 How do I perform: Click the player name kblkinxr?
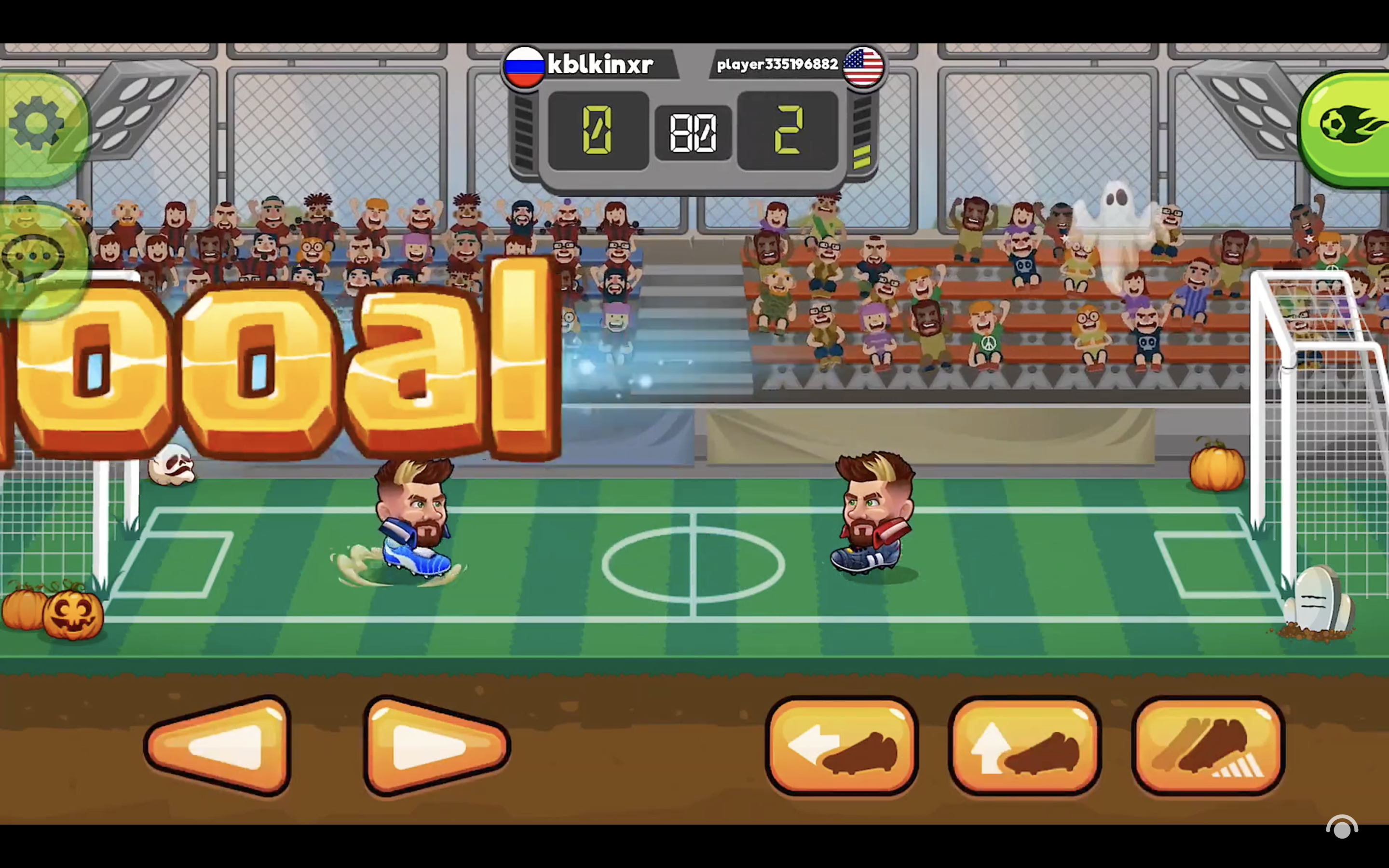[601, 64]
